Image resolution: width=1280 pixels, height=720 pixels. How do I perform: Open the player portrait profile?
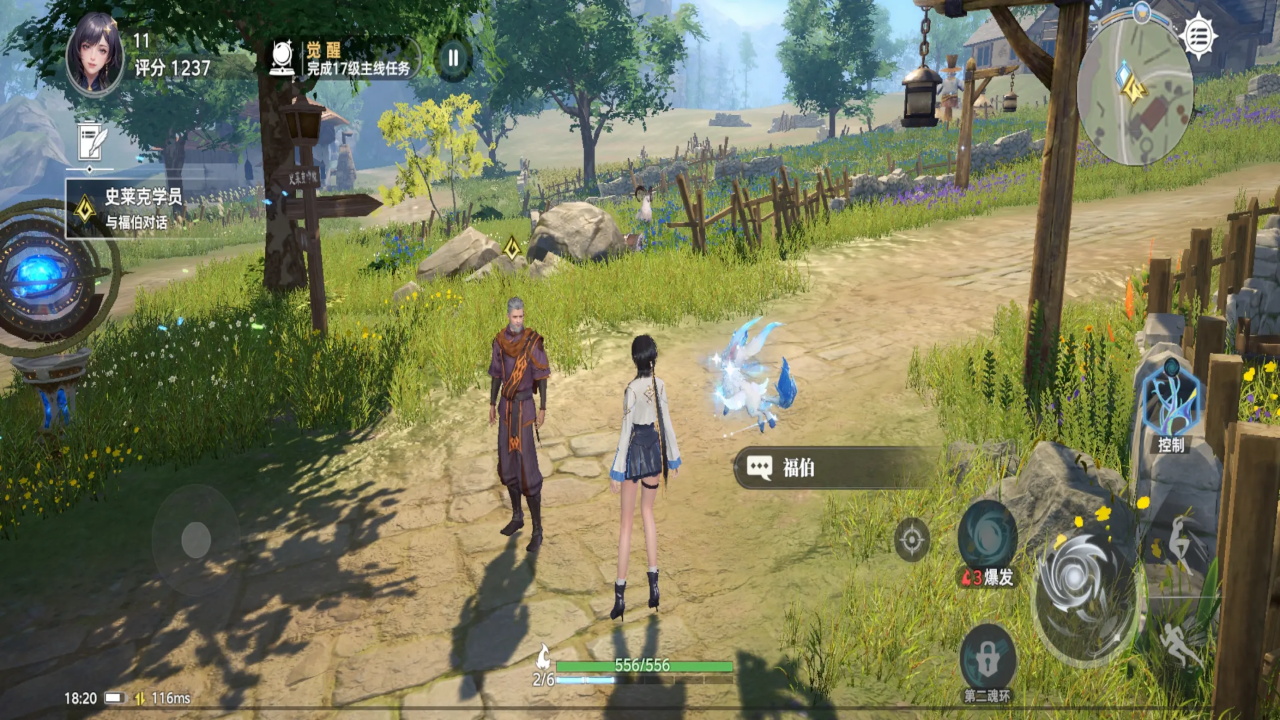tap(95, 54)
